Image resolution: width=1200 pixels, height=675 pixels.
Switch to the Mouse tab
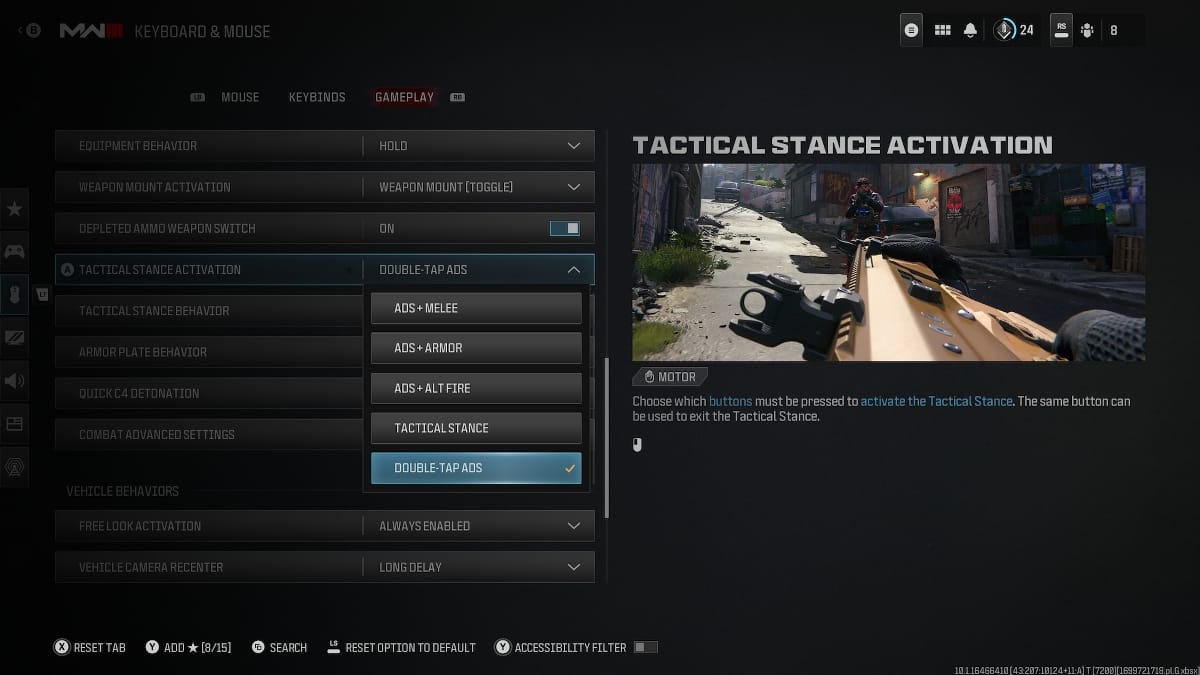point(240,97)
